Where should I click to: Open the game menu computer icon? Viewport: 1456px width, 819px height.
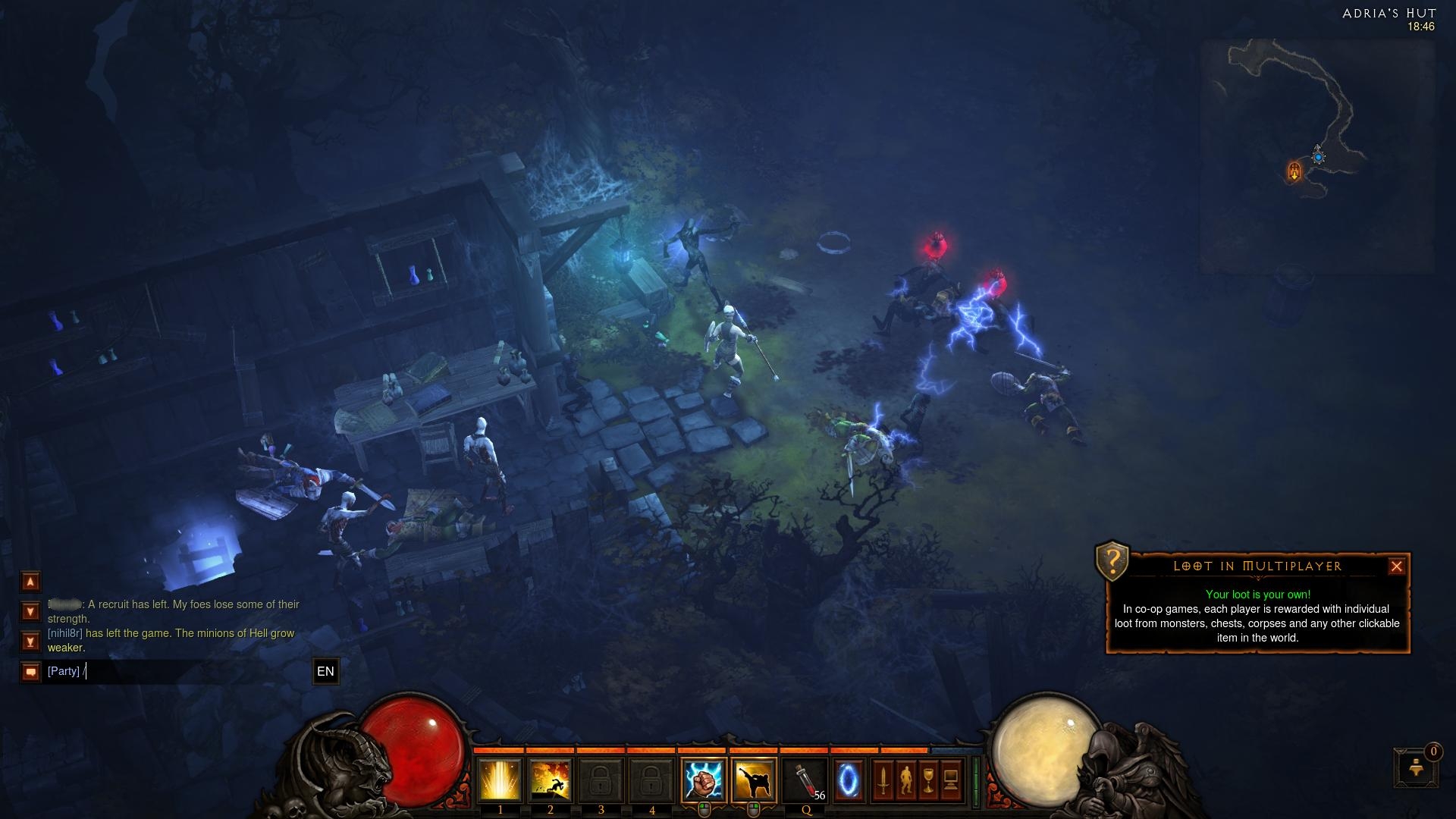click(951, 780)
